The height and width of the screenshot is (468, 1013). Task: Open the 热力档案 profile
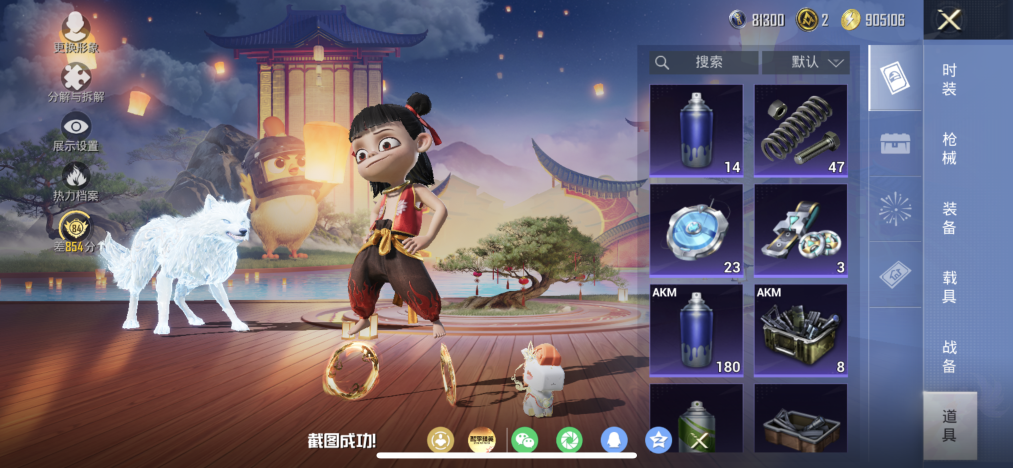click(76, 181)
